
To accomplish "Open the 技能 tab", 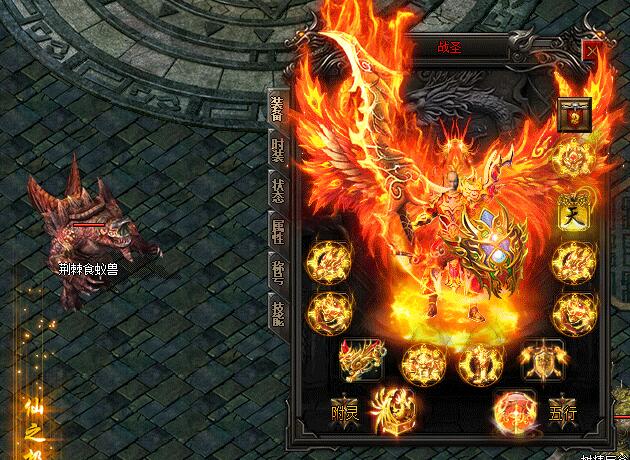I will pyautogui.click(x=278, y=312).
